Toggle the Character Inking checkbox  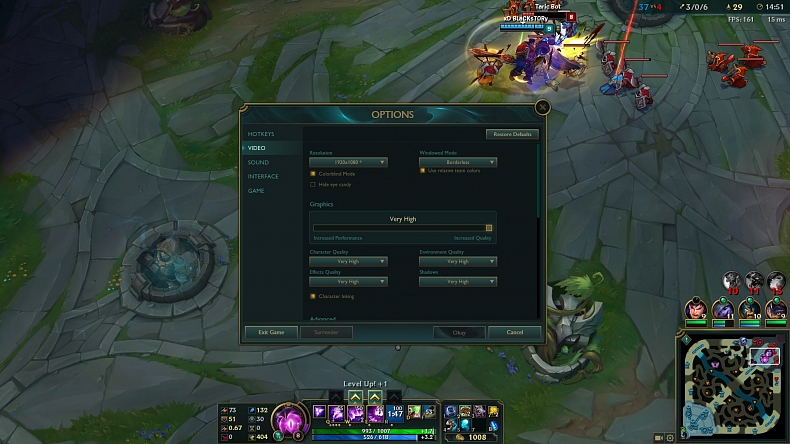313,296
